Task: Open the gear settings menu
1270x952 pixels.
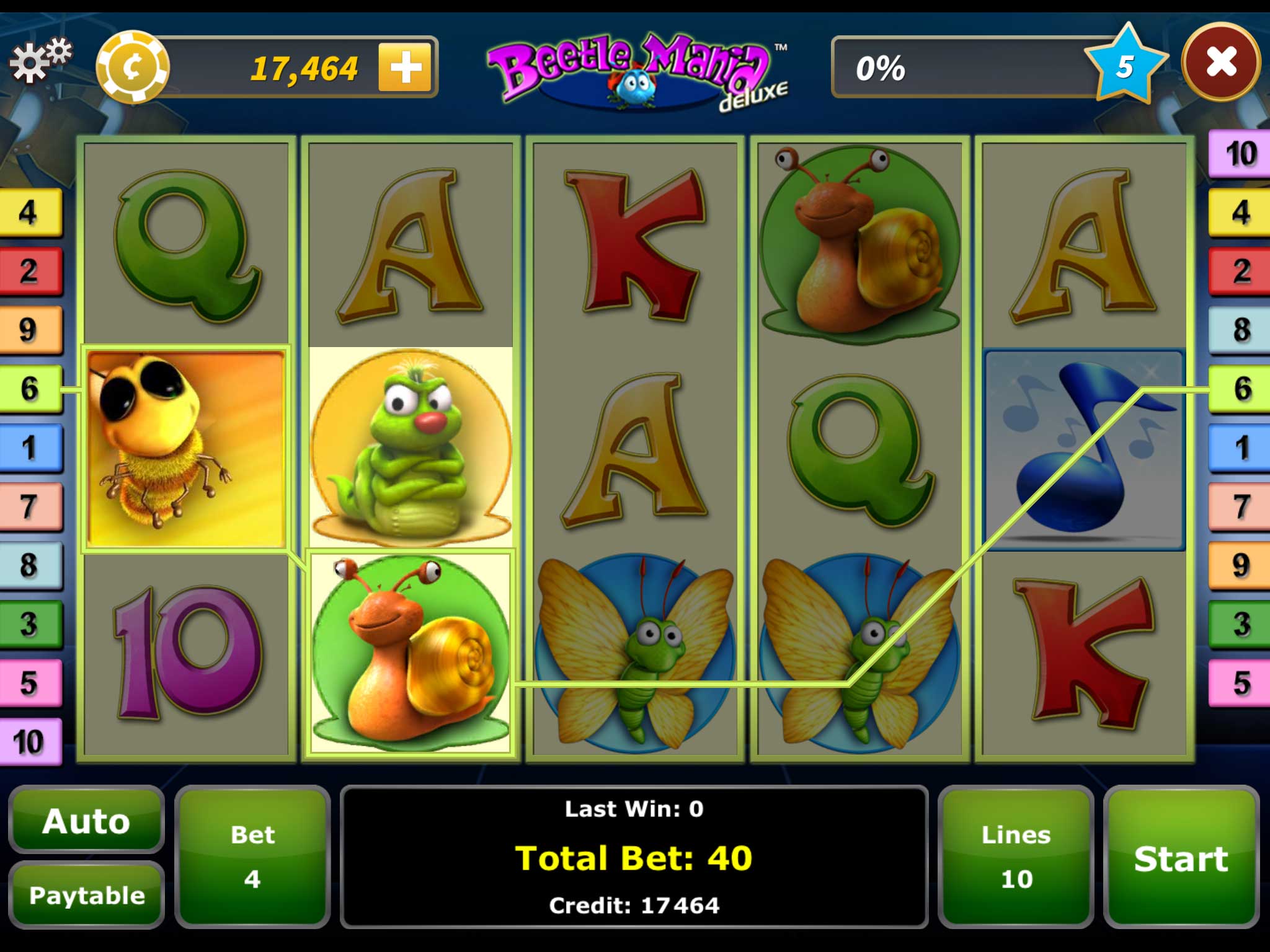Action: coord(40,61)
